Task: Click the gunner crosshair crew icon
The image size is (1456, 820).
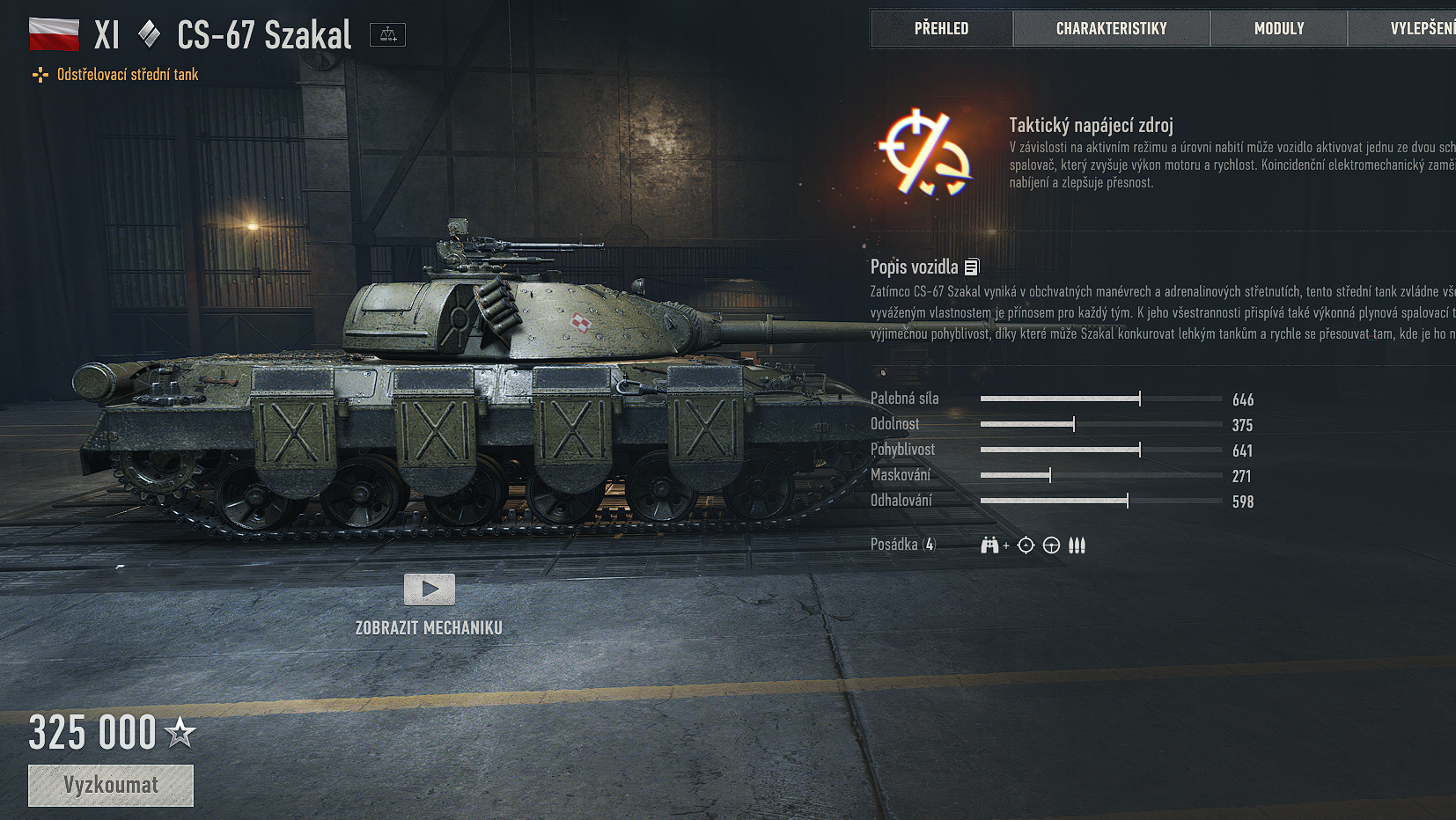Action: pos(1025,545)
